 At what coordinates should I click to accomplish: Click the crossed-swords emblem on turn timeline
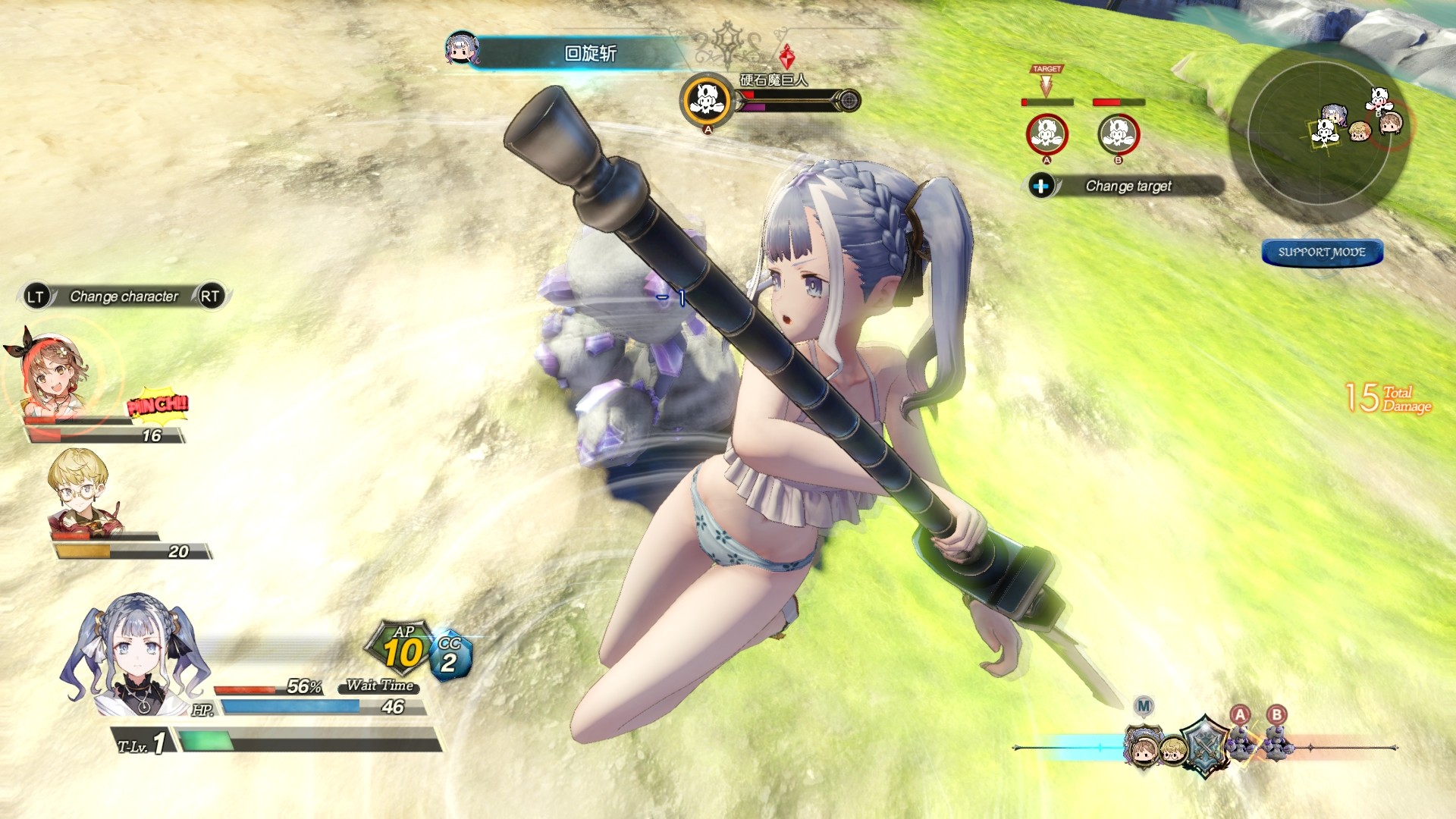[x=1204, y=745]
